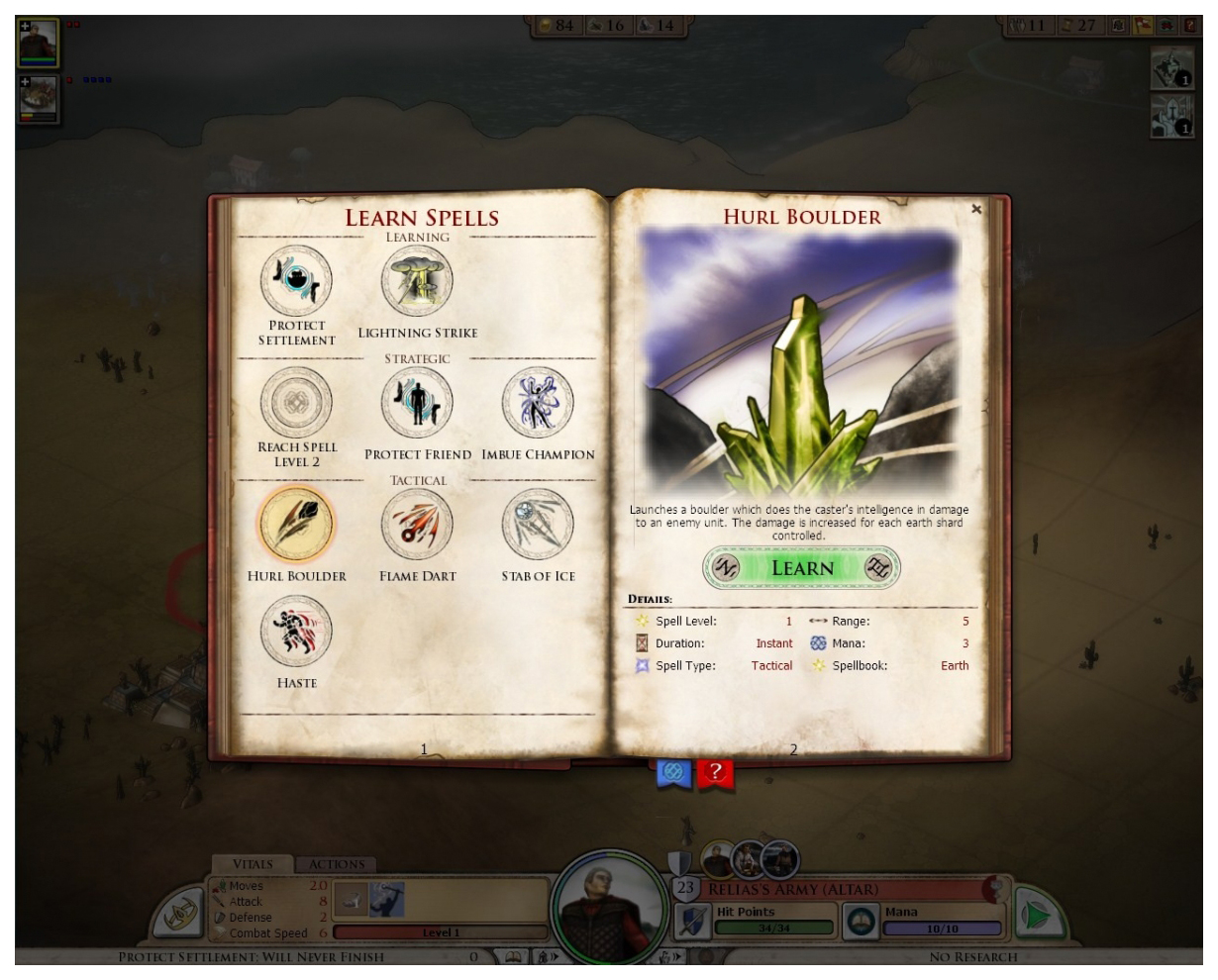1218x980 pixels.
Task: Open the Vitals tab
Action: 252,864
